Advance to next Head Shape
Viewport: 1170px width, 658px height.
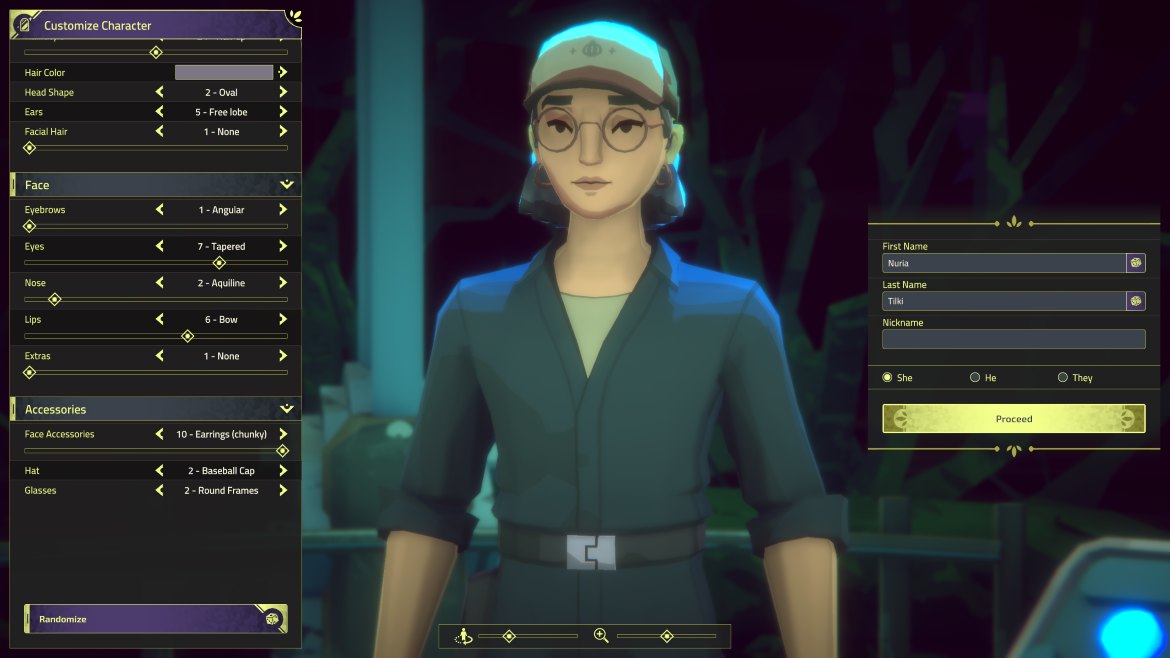[283, 92]
